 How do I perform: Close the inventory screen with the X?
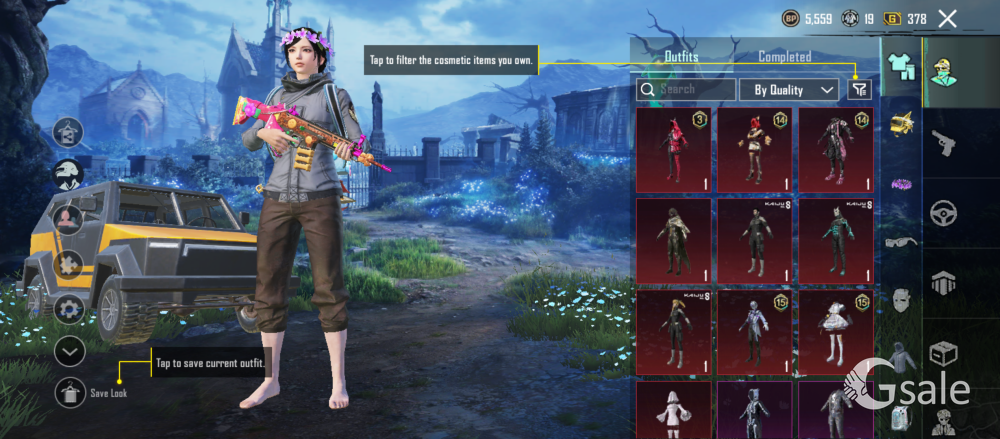click(947, 19)
